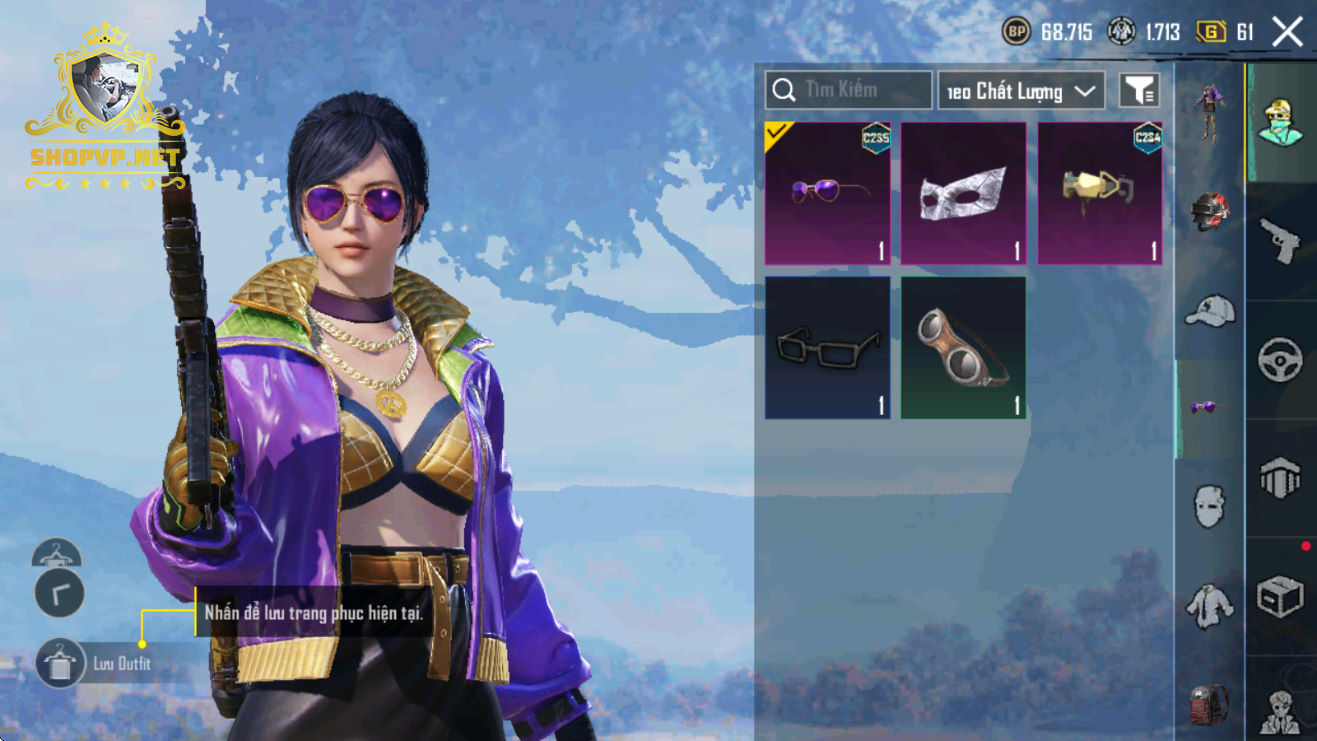Switch to the face mask category
The width and height of the screenshot is (1317, 741).
tap(1209, 505)
